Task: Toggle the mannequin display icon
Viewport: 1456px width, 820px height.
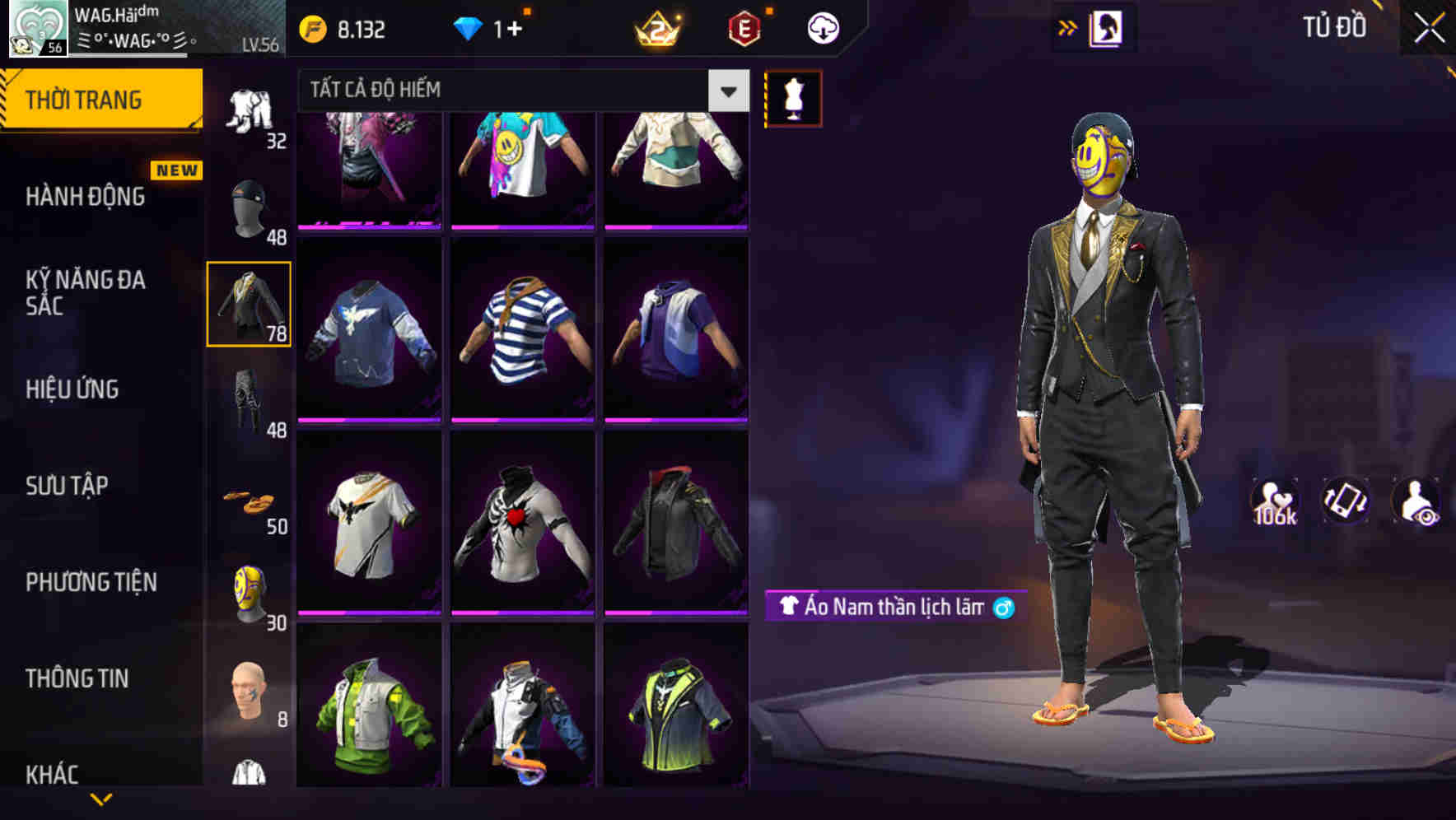Action: pos(793,98)
